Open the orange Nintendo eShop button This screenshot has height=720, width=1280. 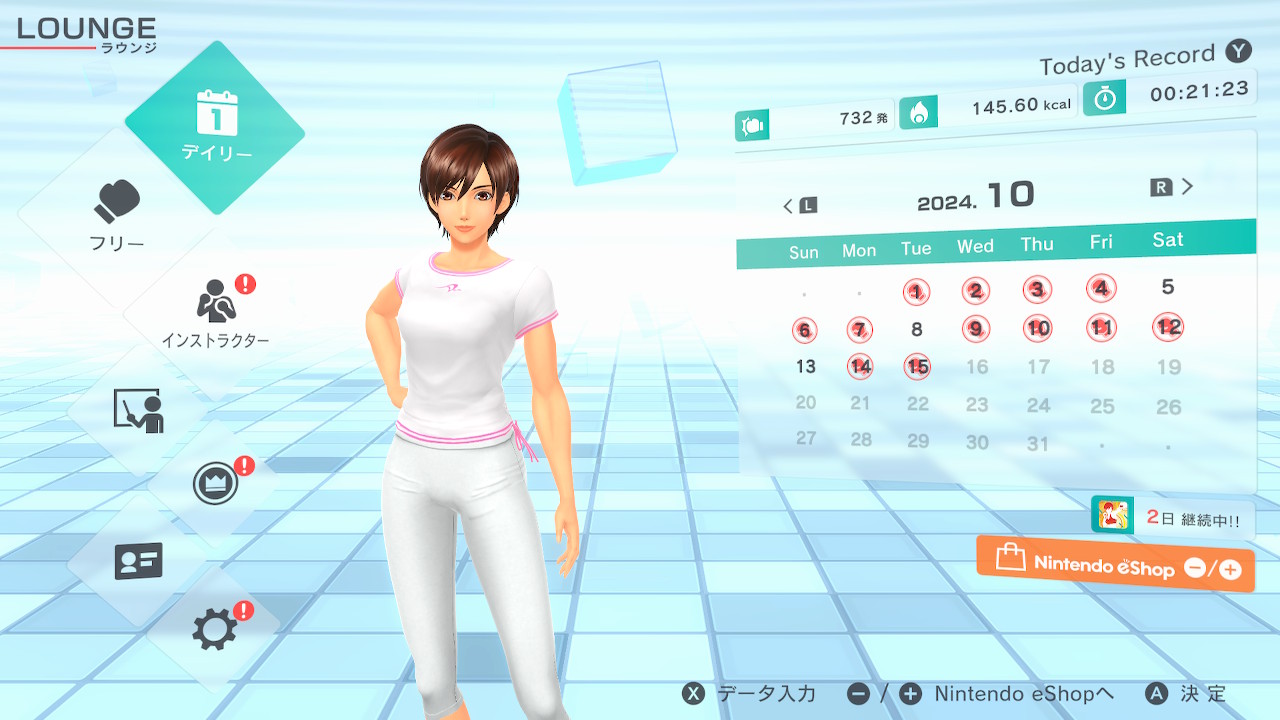[1115, 565]
